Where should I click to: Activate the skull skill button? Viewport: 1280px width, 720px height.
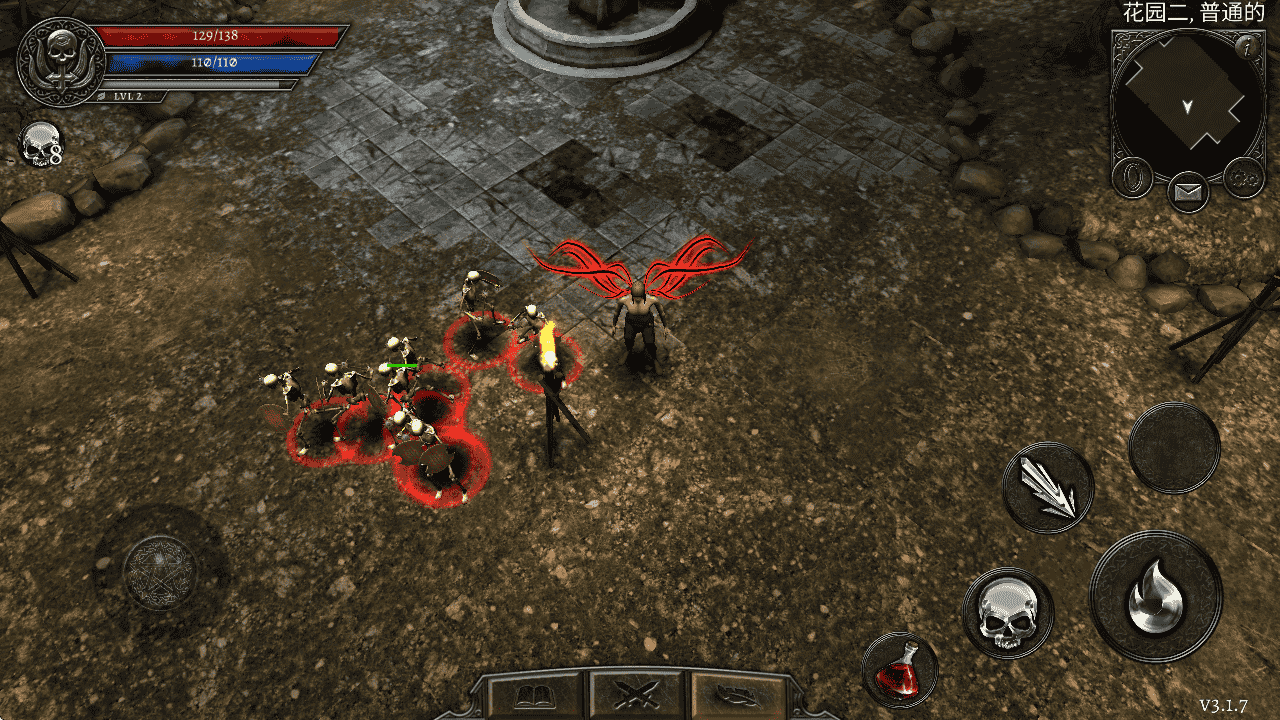pyautogui.click(x=1008, y=613)
